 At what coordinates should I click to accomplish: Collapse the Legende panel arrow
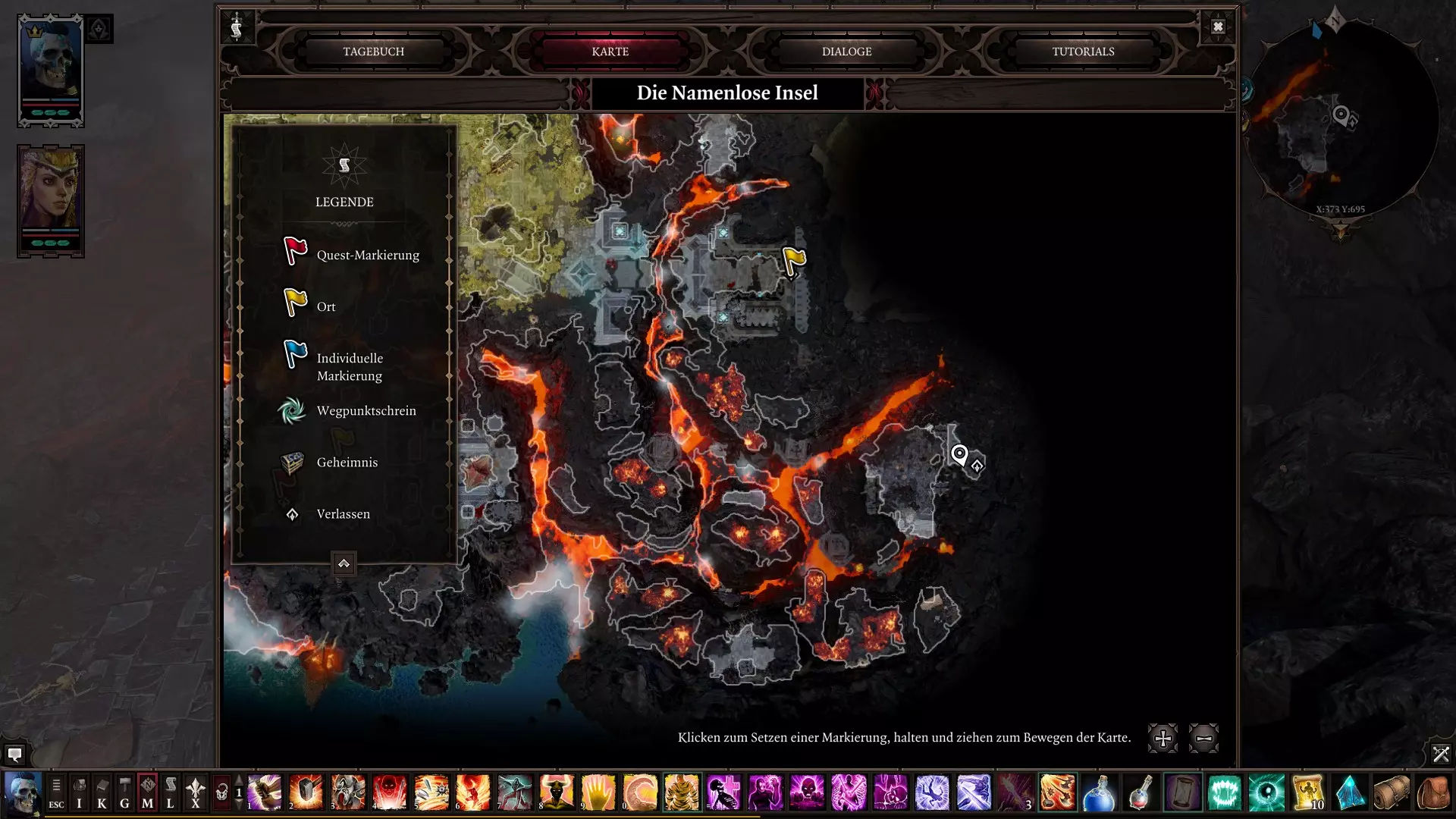click(x=344, y=563)
